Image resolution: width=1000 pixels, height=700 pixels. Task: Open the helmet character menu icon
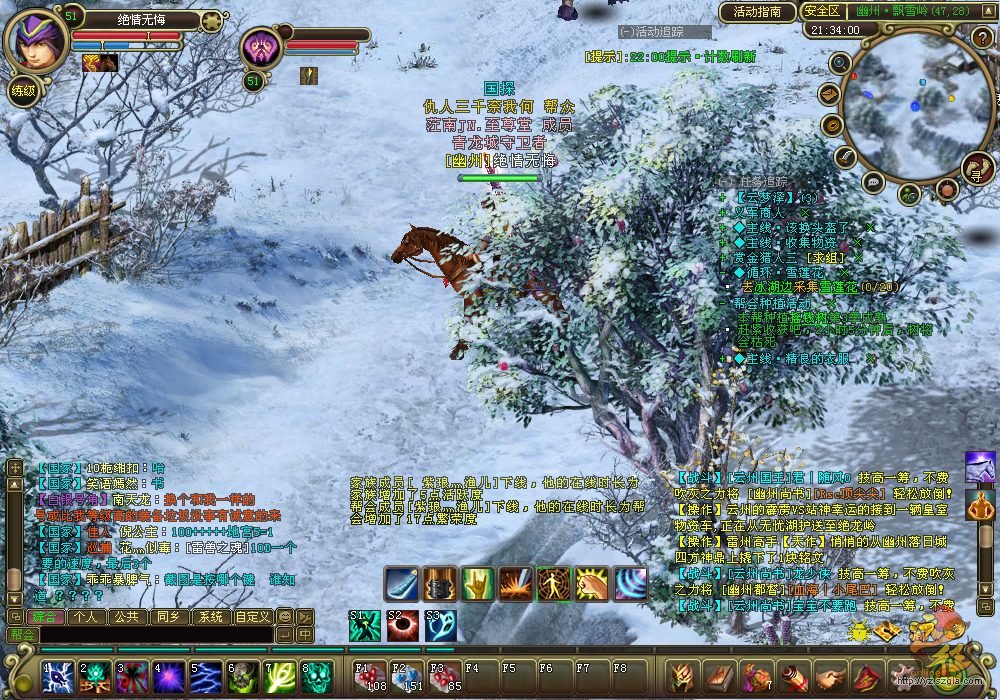[683, 677]
